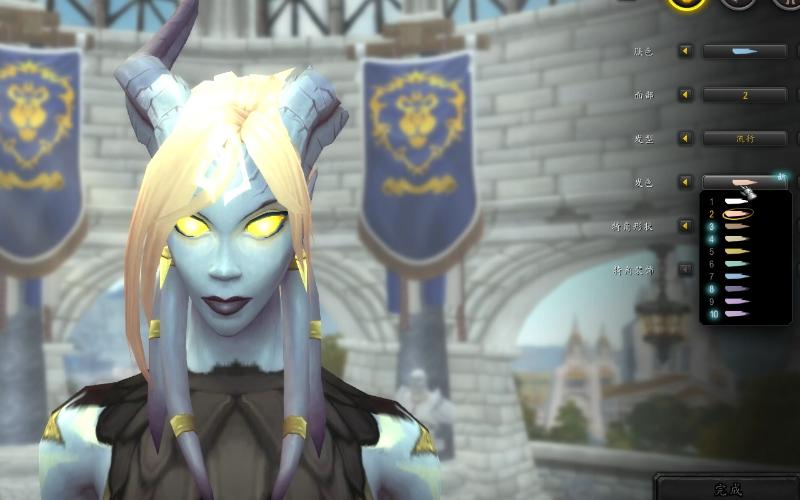Choose hair color 1, the white swatch
The height and width of the screenshot is (500, 800).
(x=736, y=202)
